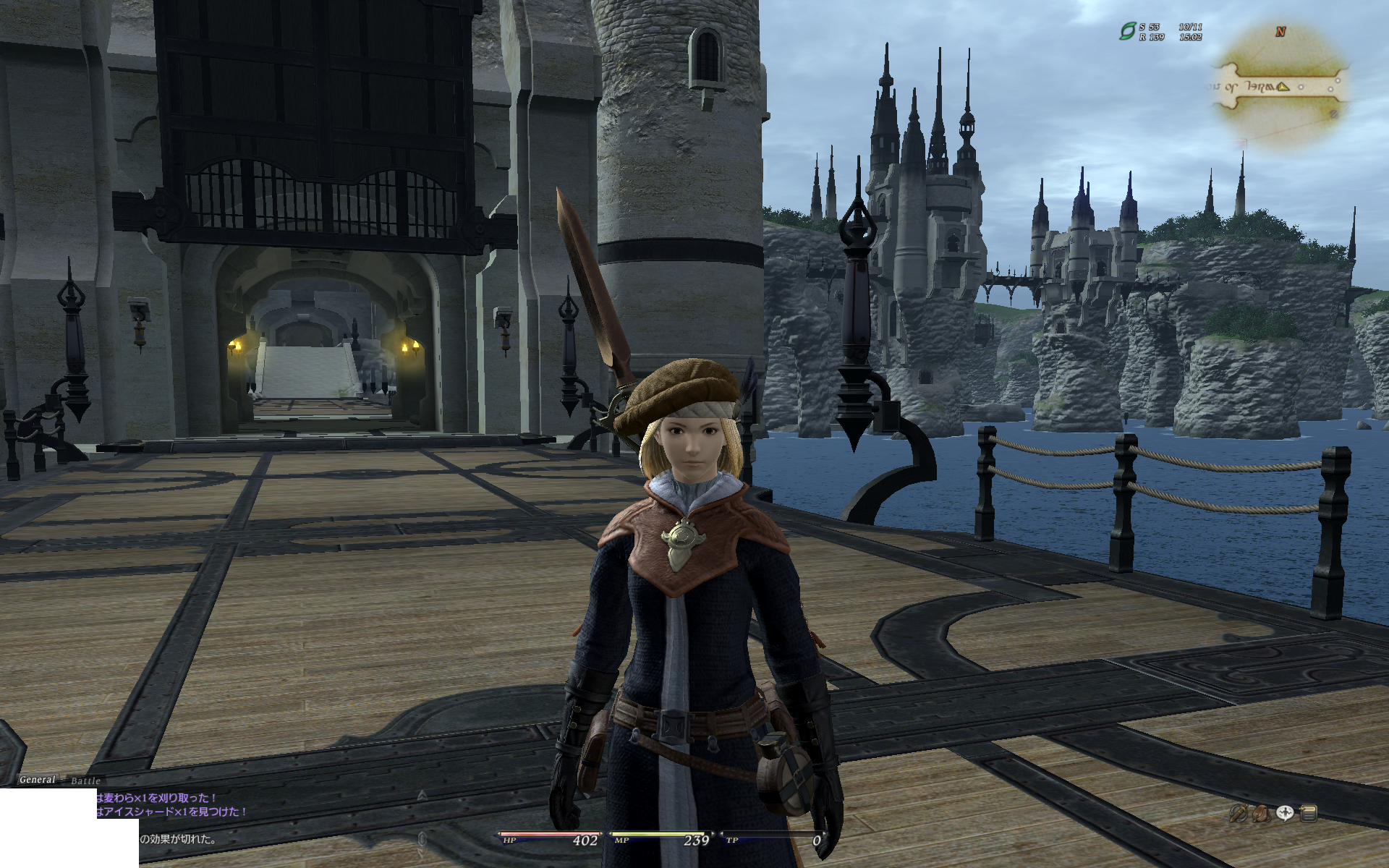Open the main menu list icon
1389x868 pixels.
1308,814
